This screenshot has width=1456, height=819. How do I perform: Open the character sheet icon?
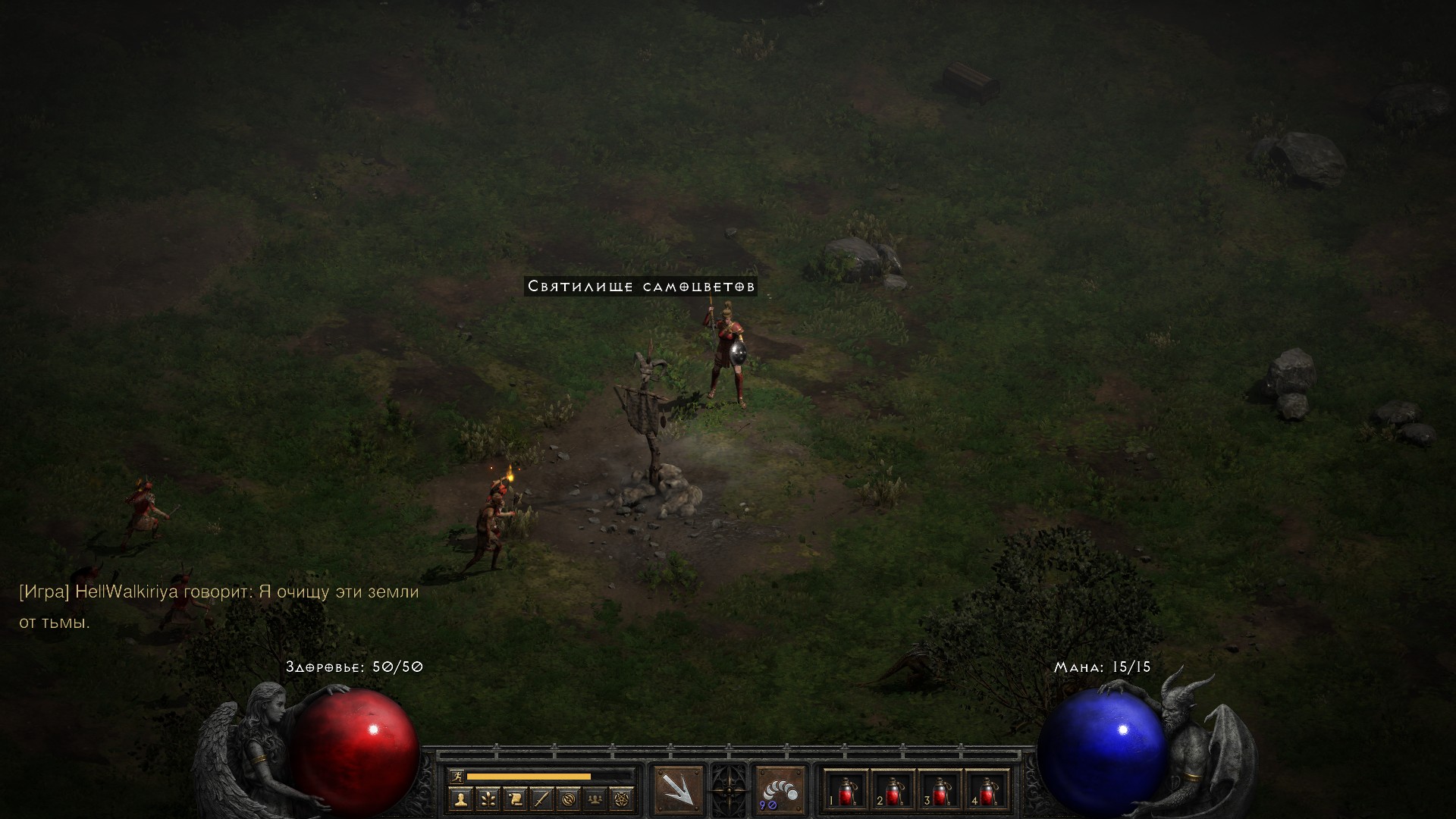[x=460, y=799]
